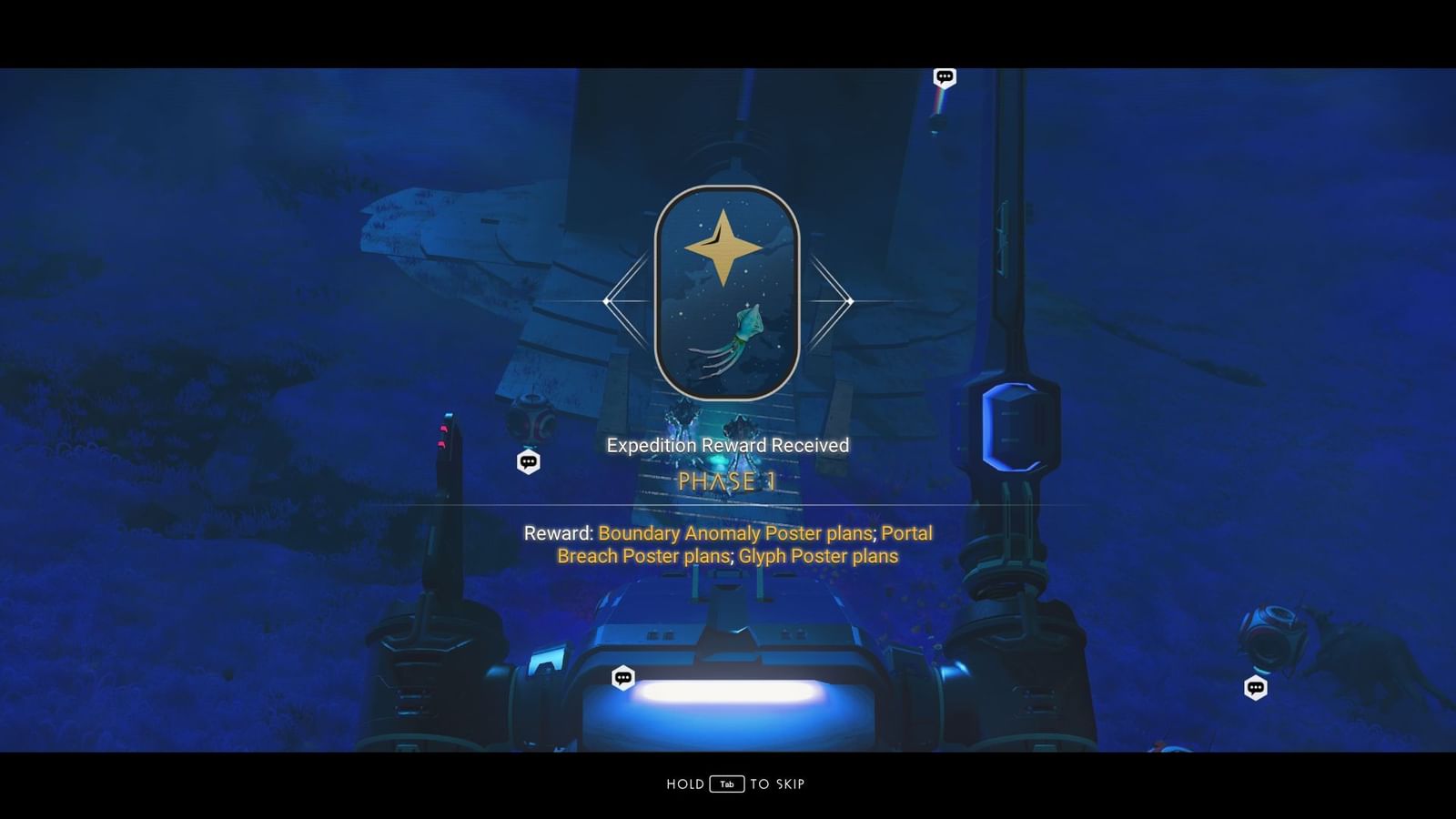Open Boundary Anomaly Poster plans link
Image resolution: width=1456 pixels, height=819 pixels.
pos(735,534)
